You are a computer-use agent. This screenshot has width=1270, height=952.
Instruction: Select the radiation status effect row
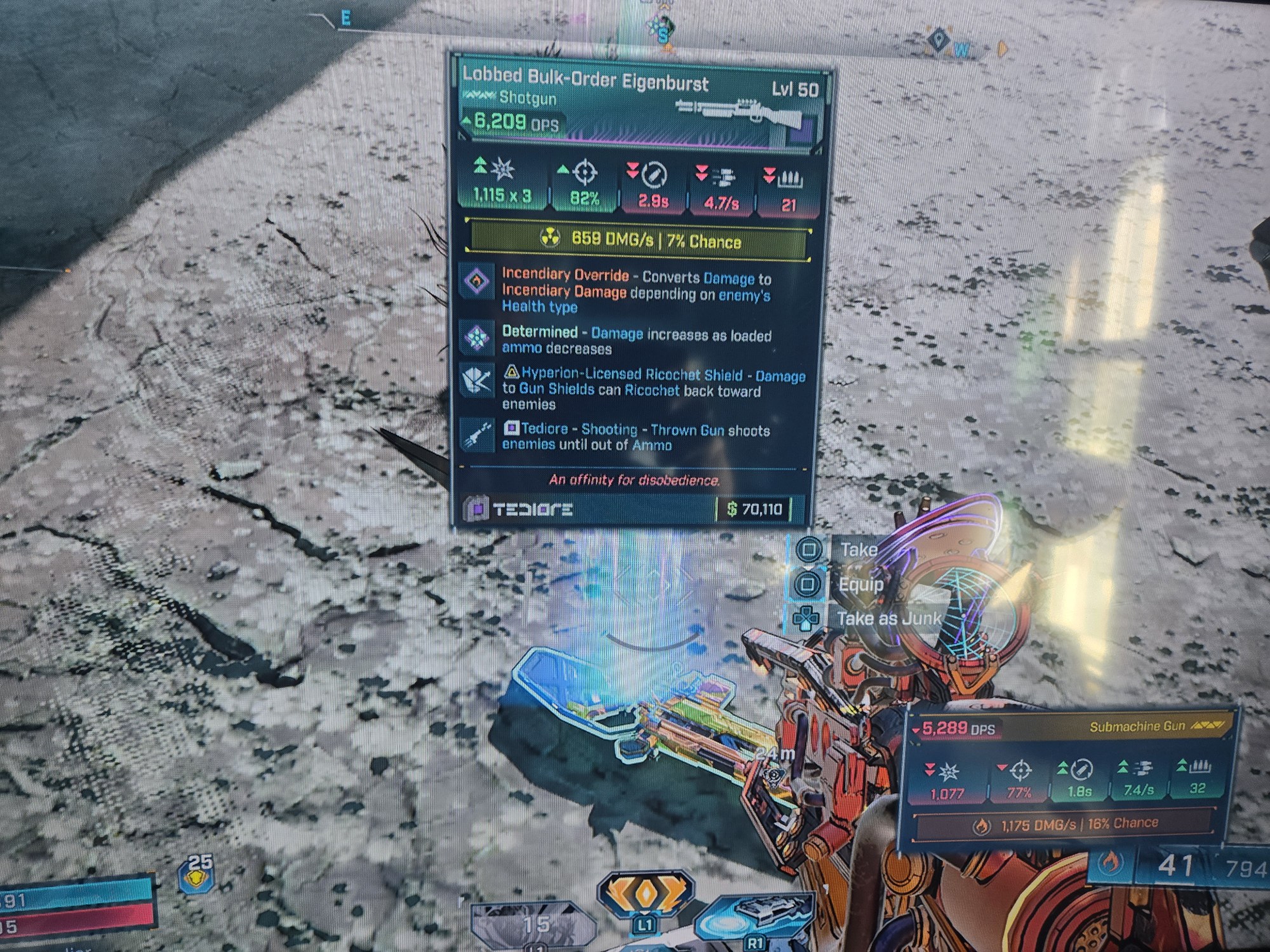coord(638,241)
